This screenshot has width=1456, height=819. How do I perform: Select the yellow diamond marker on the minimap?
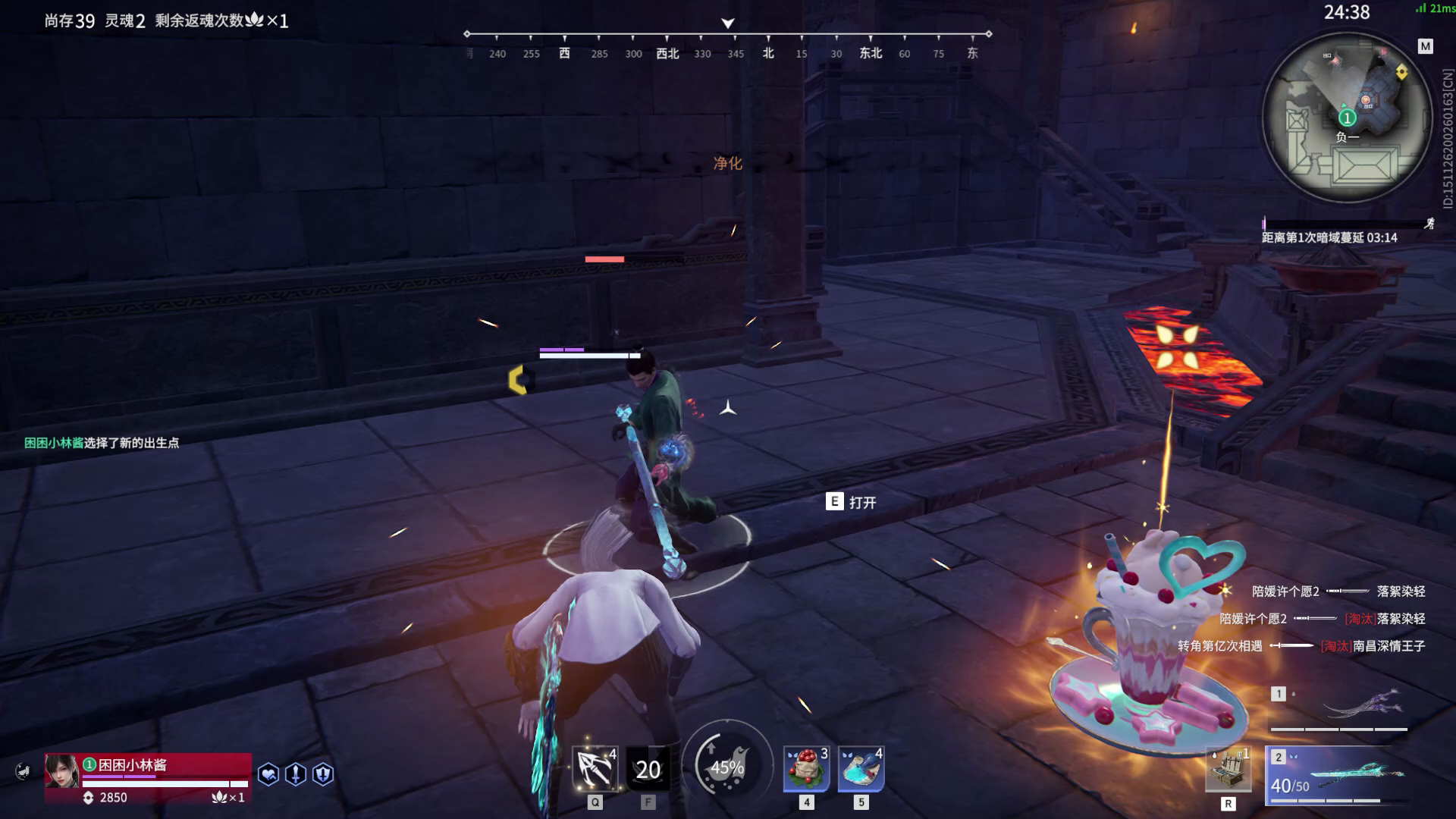1401,72
